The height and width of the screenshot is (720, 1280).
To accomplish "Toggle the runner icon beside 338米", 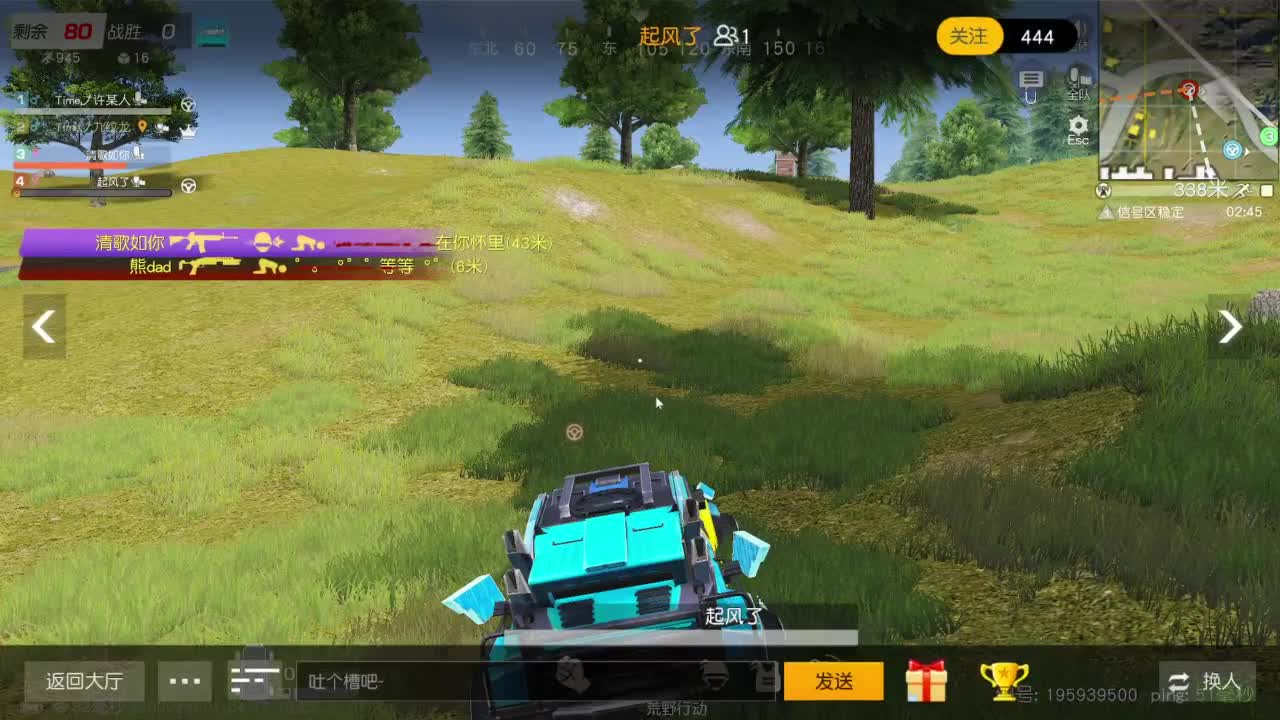I will [1242, 191].
